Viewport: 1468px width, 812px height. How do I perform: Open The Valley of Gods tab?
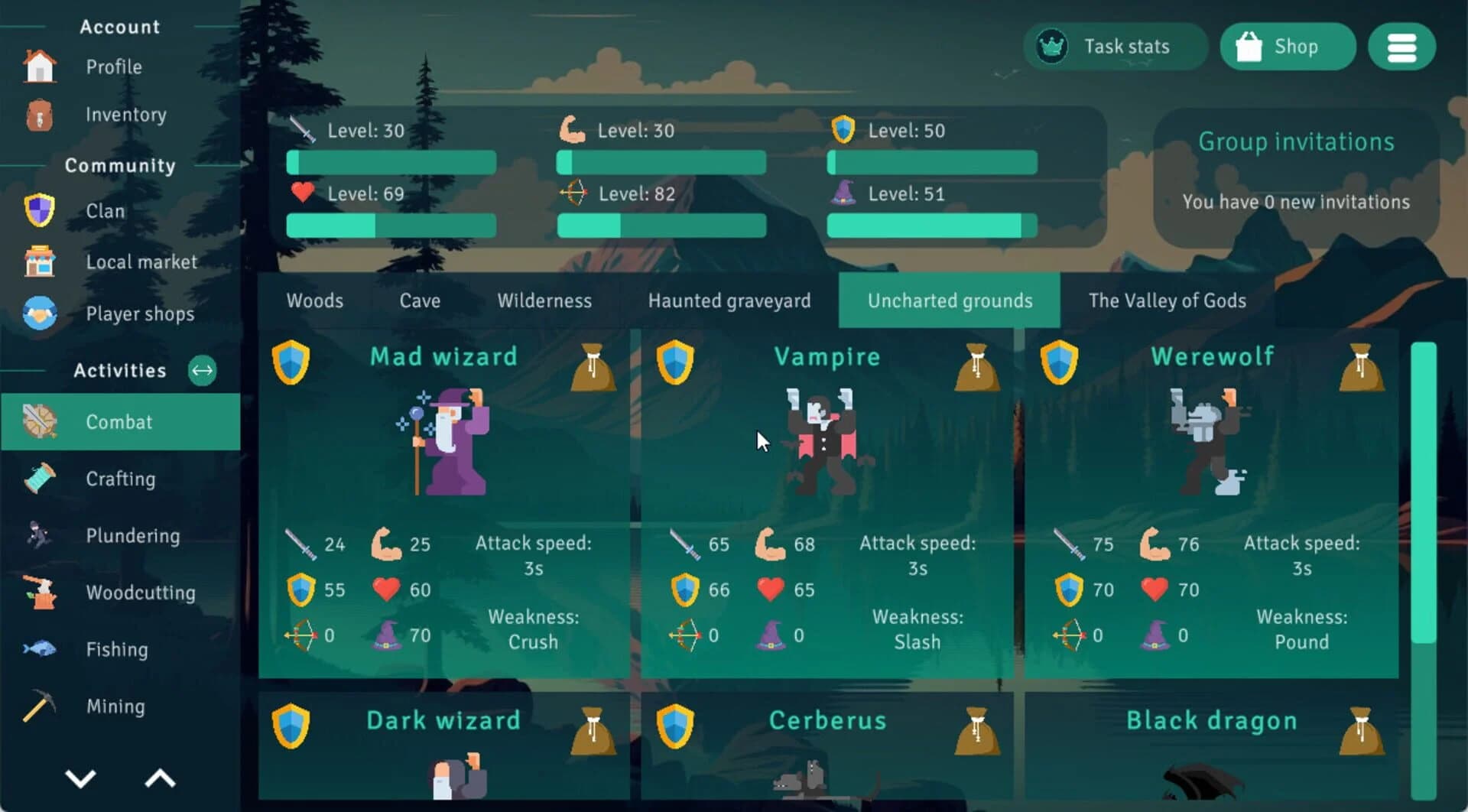pos(1168,300)
